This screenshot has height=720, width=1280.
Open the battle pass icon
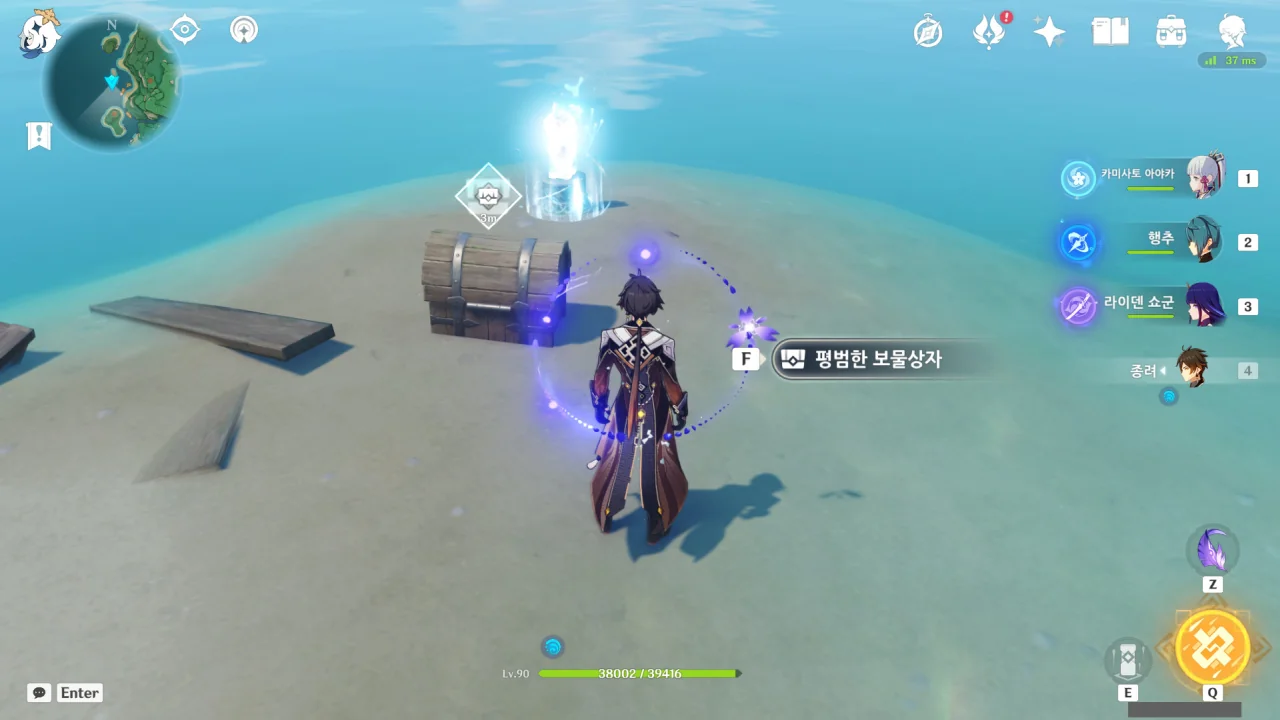[x=989, y=32]
